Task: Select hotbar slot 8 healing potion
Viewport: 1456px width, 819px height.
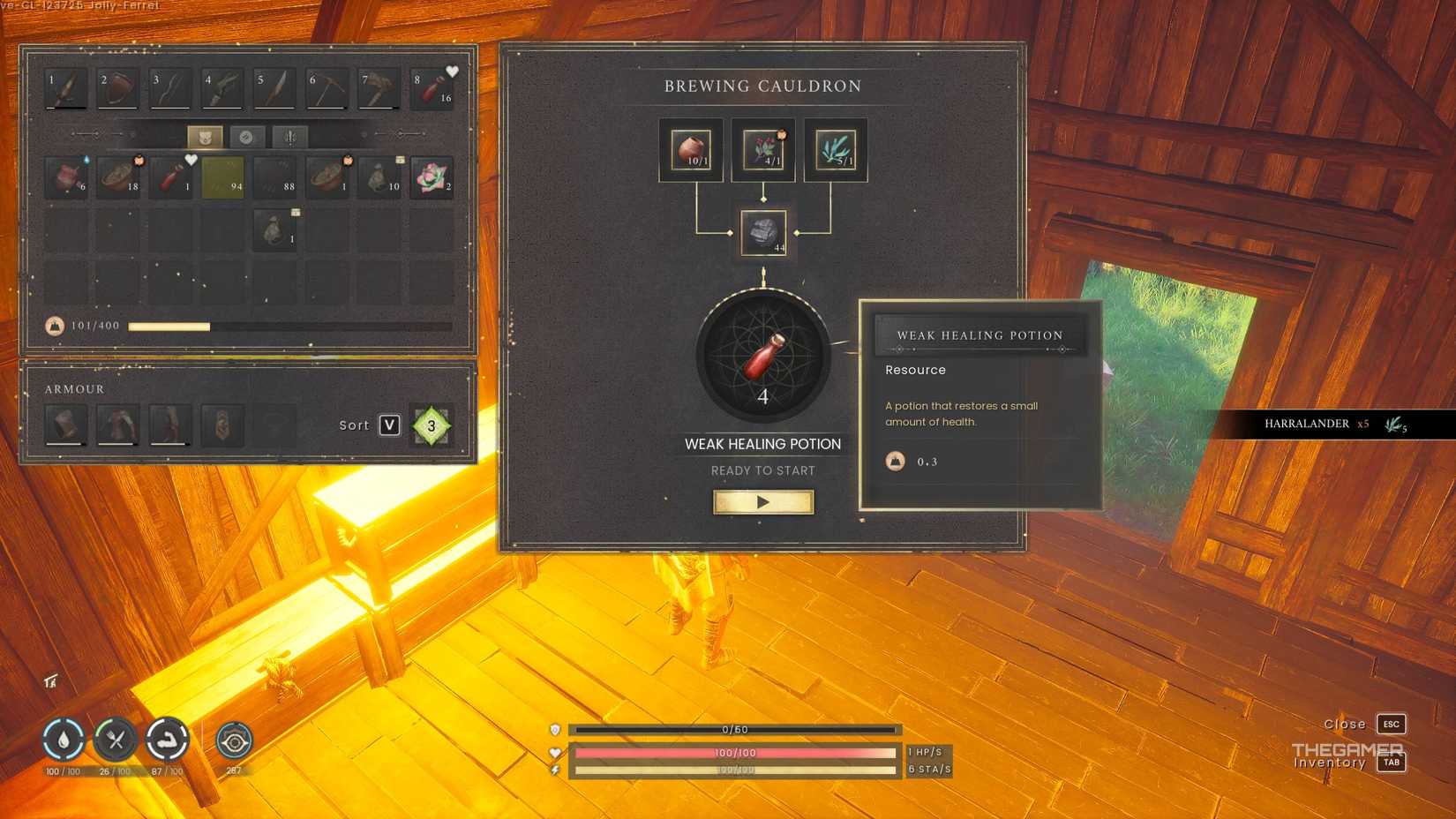Action: click(432, 89)
